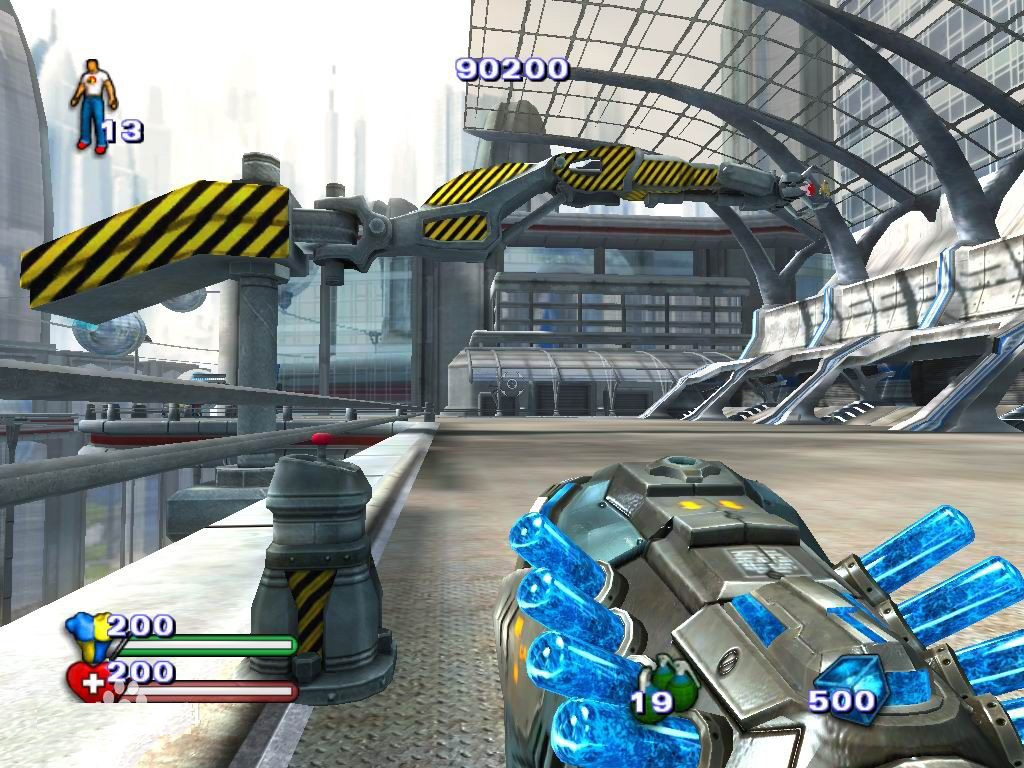Select the armor vest icon
Screen dimensions: 1024x768
point(84,636)
